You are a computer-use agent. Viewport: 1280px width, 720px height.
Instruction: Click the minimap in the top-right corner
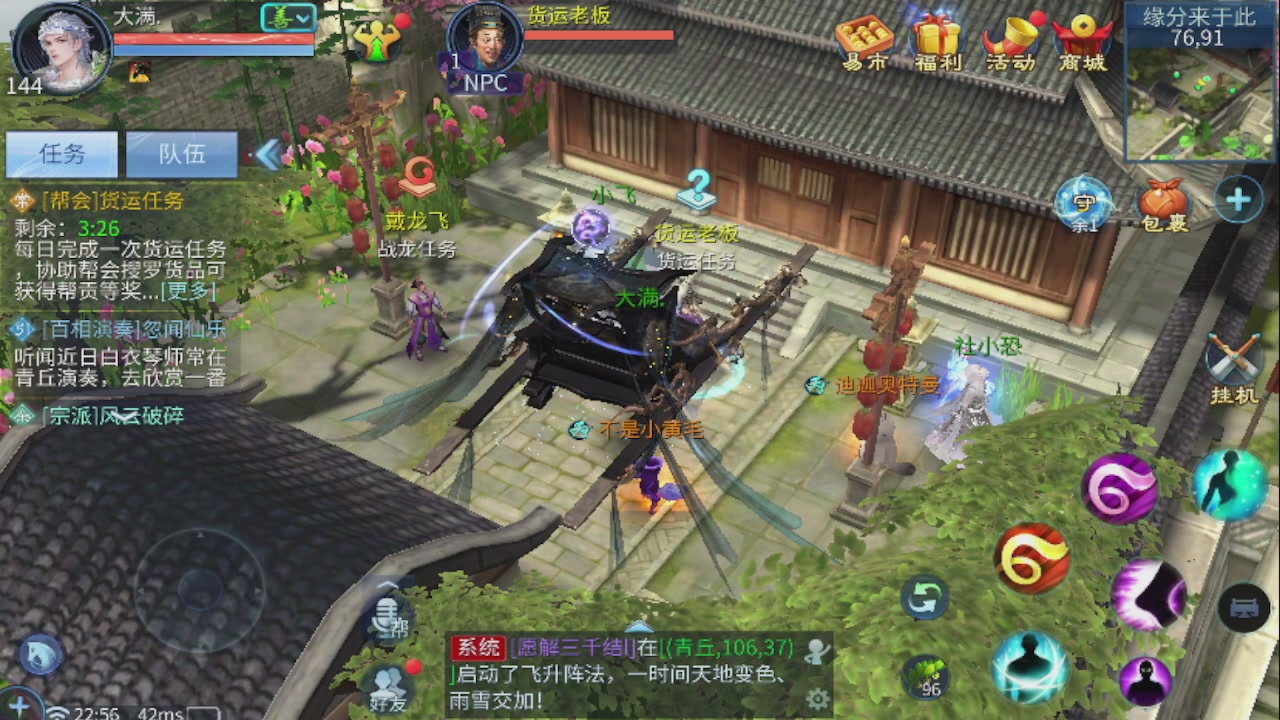point(1196,100)
